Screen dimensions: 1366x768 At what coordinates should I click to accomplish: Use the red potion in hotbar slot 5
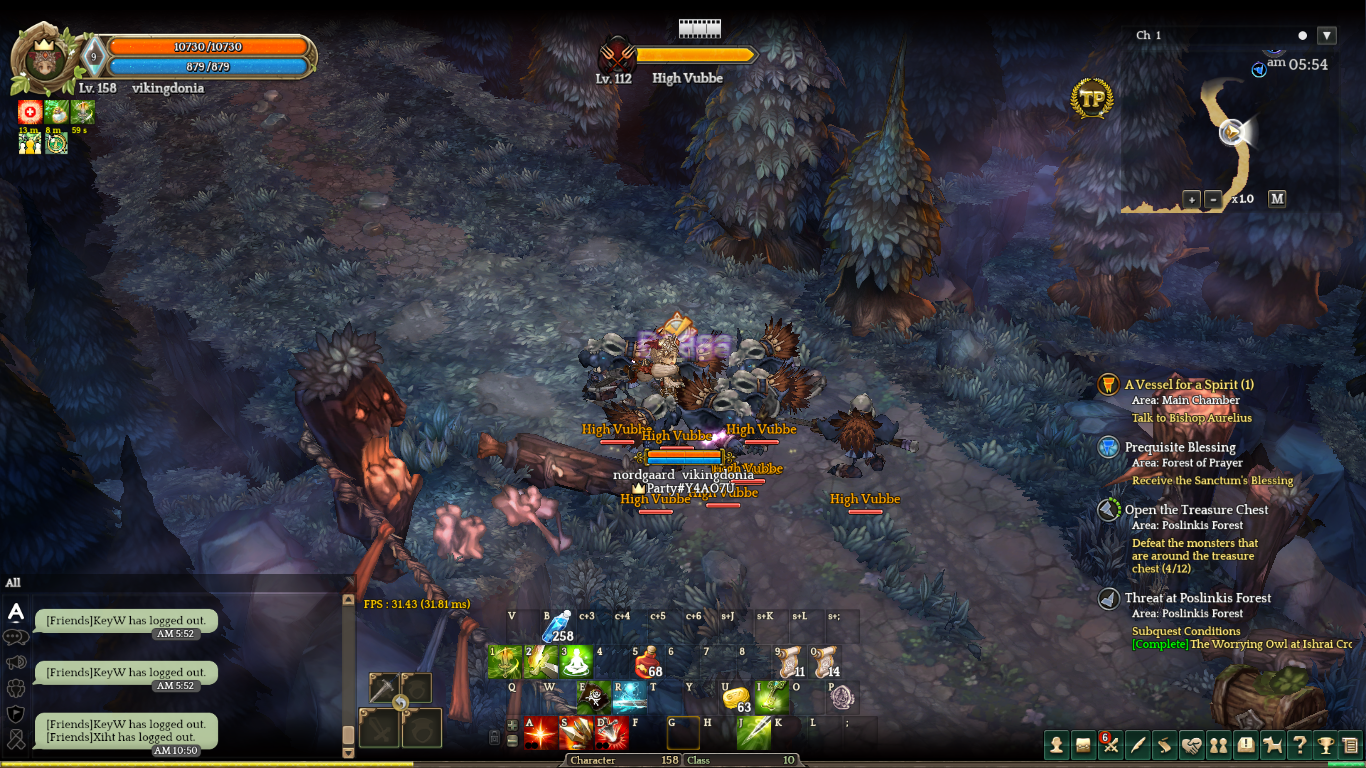[x=646, y=663]
